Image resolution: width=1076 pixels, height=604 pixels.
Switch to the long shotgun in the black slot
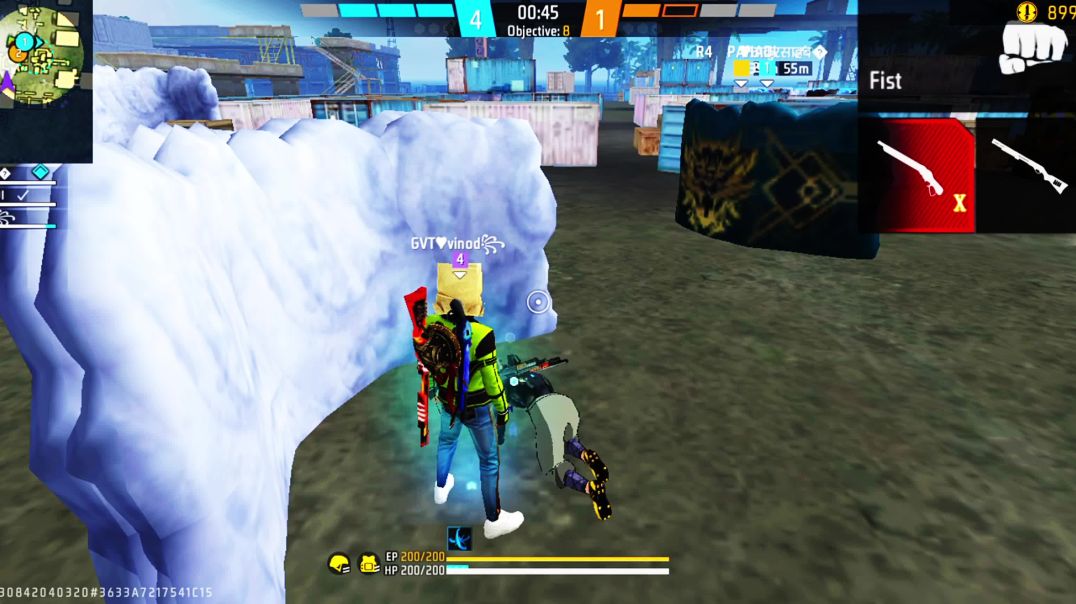(x=1027, y=168)
